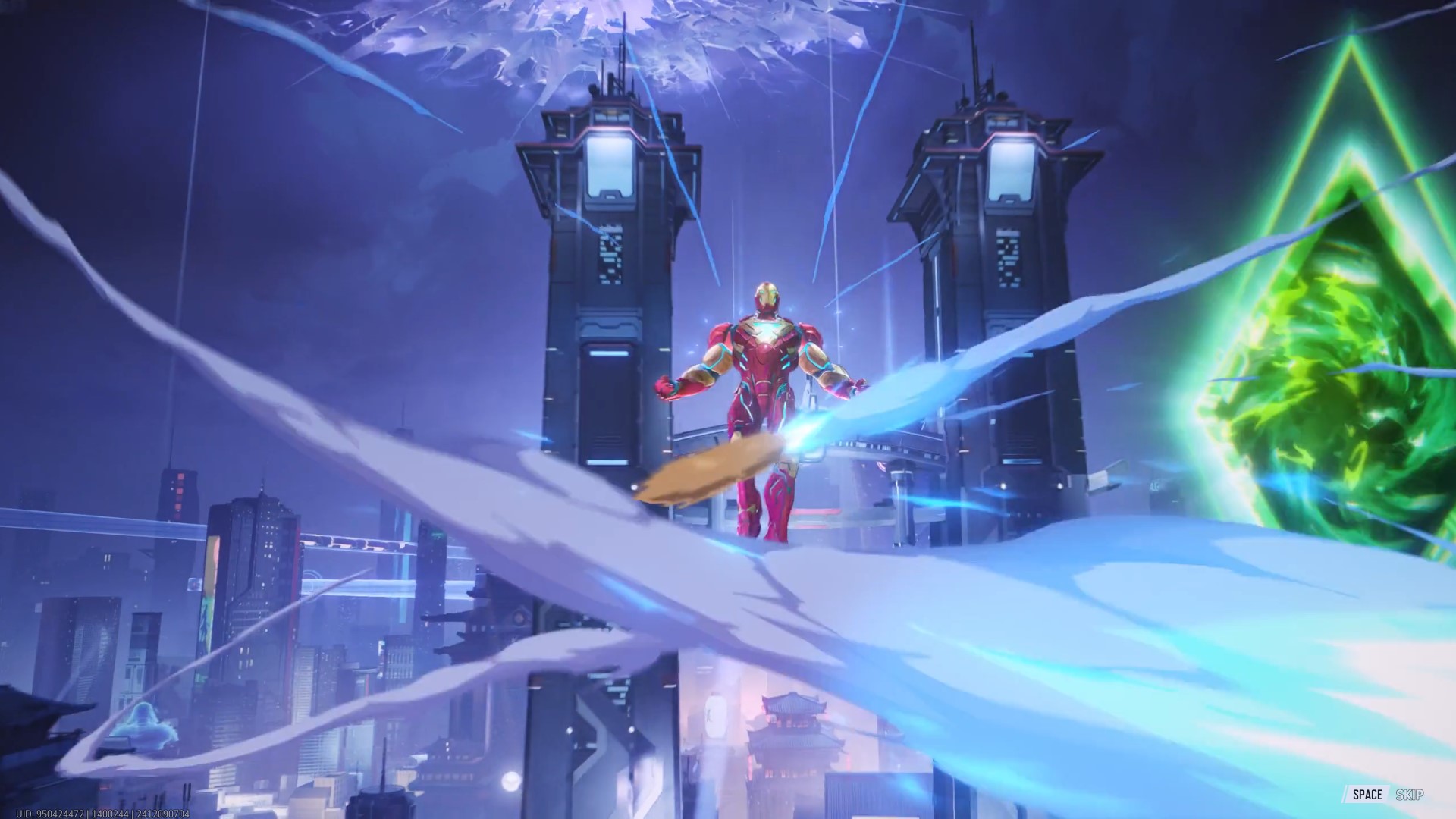Click the SPACE key prompt label

(x=1369, y=795)
